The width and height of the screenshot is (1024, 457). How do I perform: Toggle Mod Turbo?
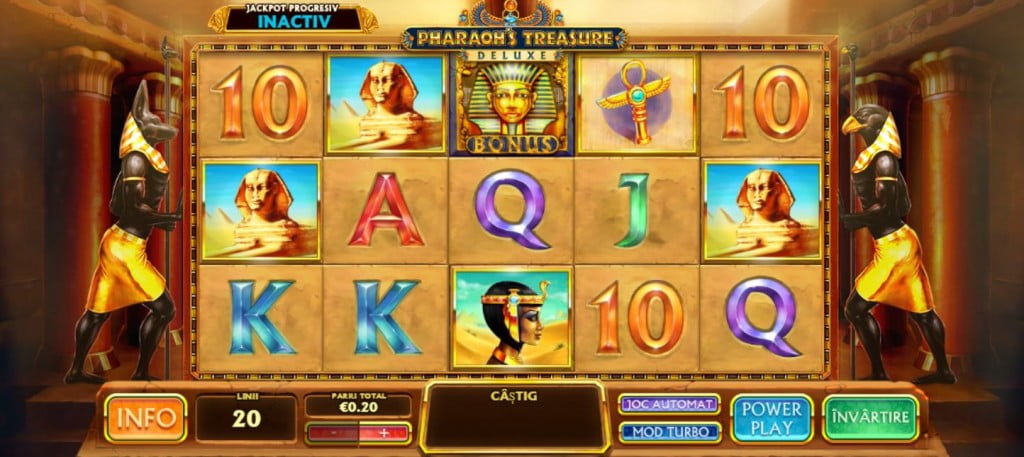(x=670, y=432)
